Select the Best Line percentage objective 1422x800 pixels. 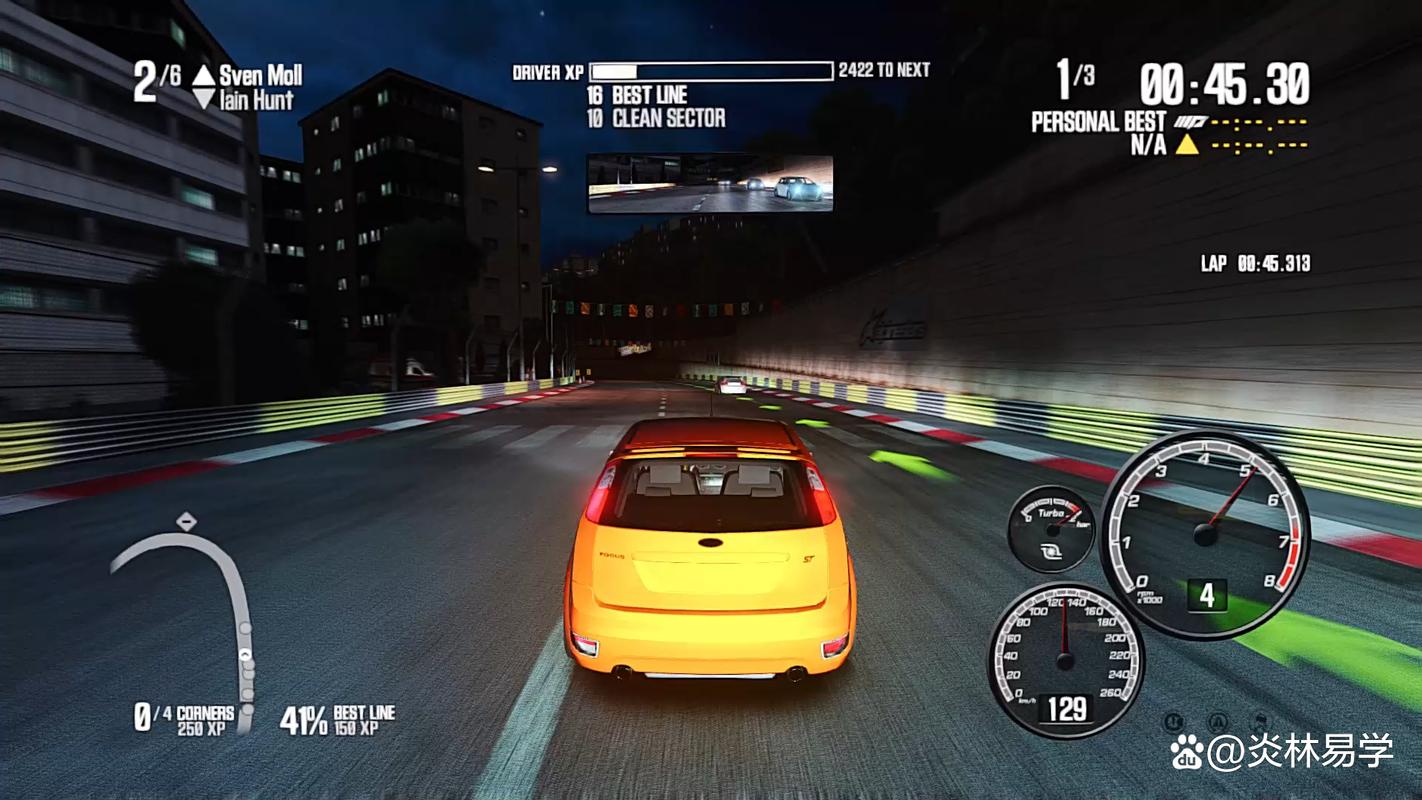[x=338, y=719]
